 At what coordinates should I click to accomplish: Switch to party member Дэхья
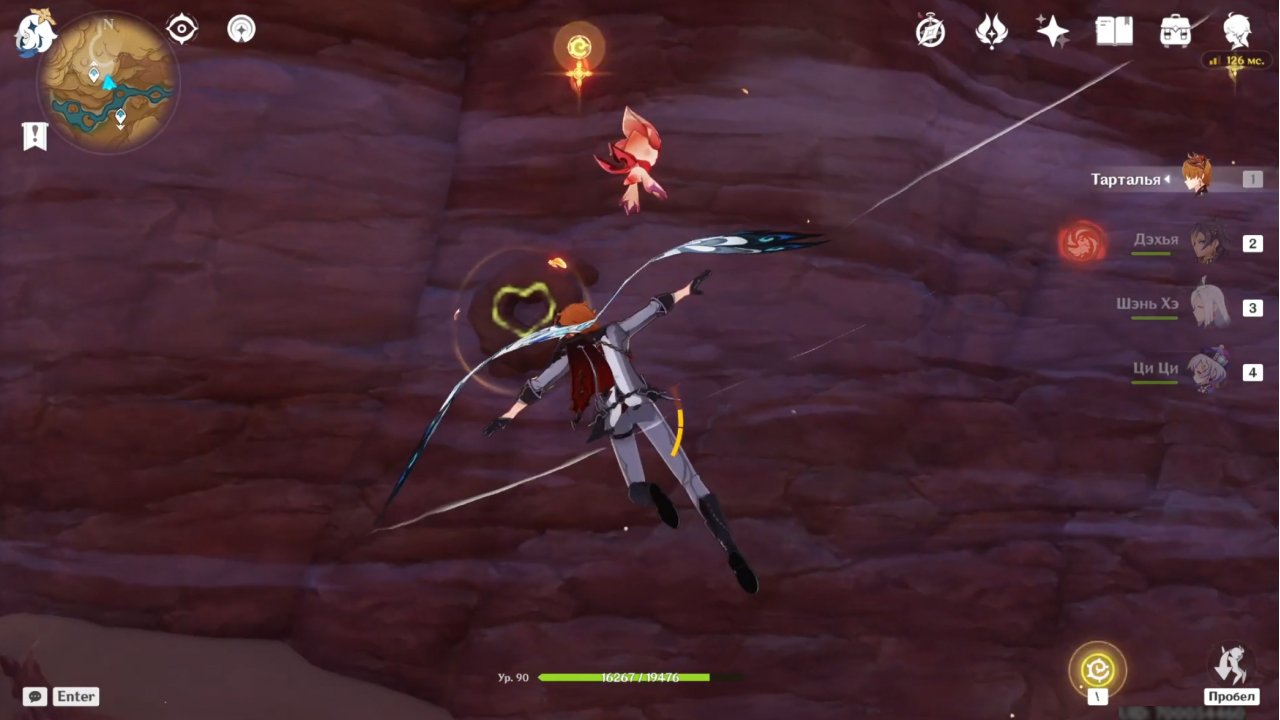coord(1208,242)
